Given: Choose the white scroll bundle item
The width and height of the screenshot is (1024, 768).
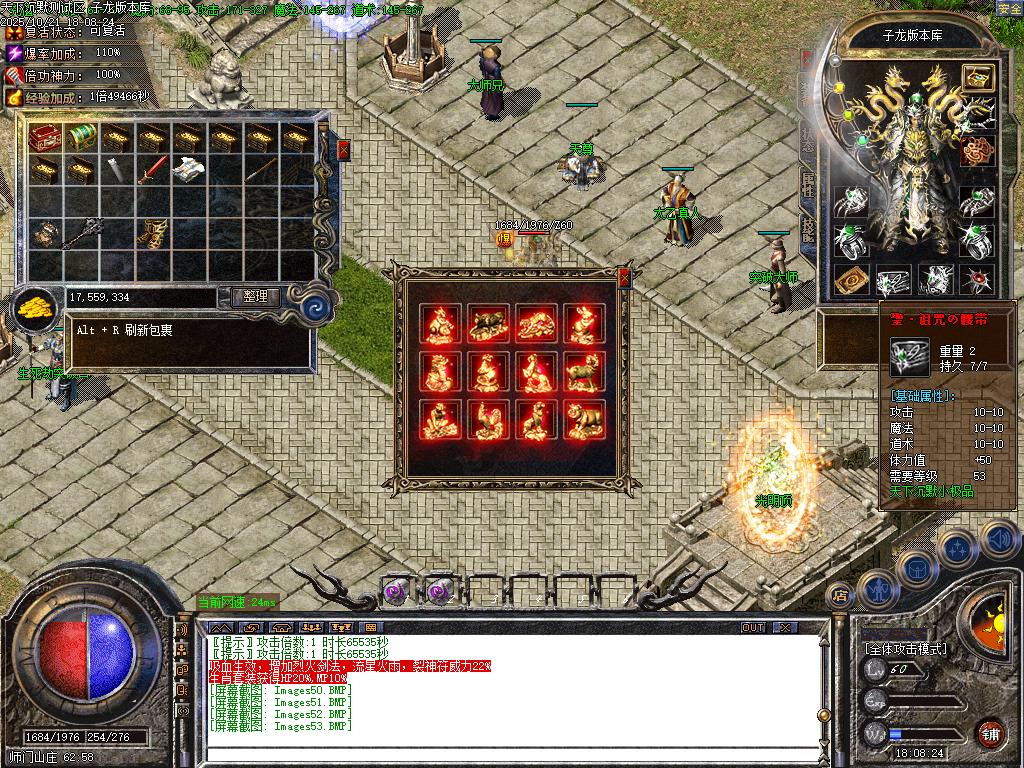Looking at the screenshot, I should click(x=187, y=171).
